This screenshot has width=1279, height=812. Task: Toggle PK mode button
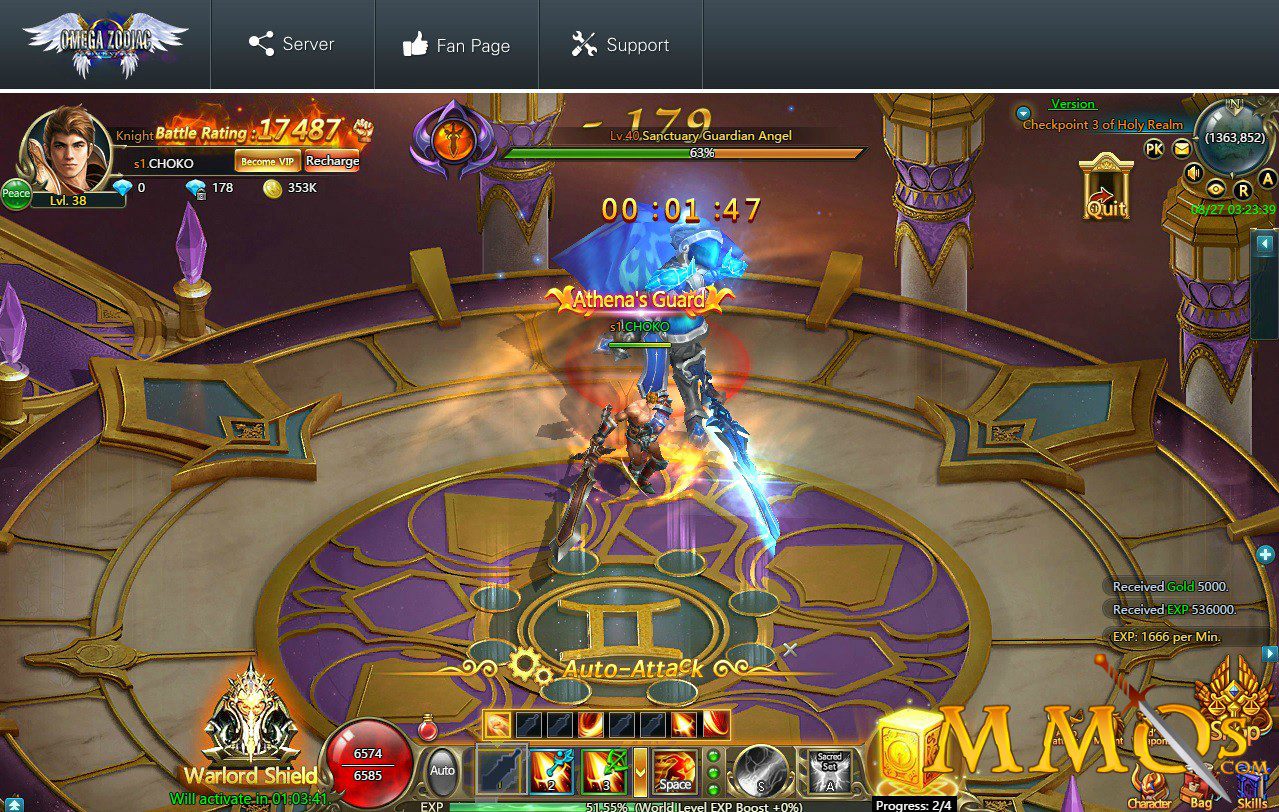pos(1154,149)
